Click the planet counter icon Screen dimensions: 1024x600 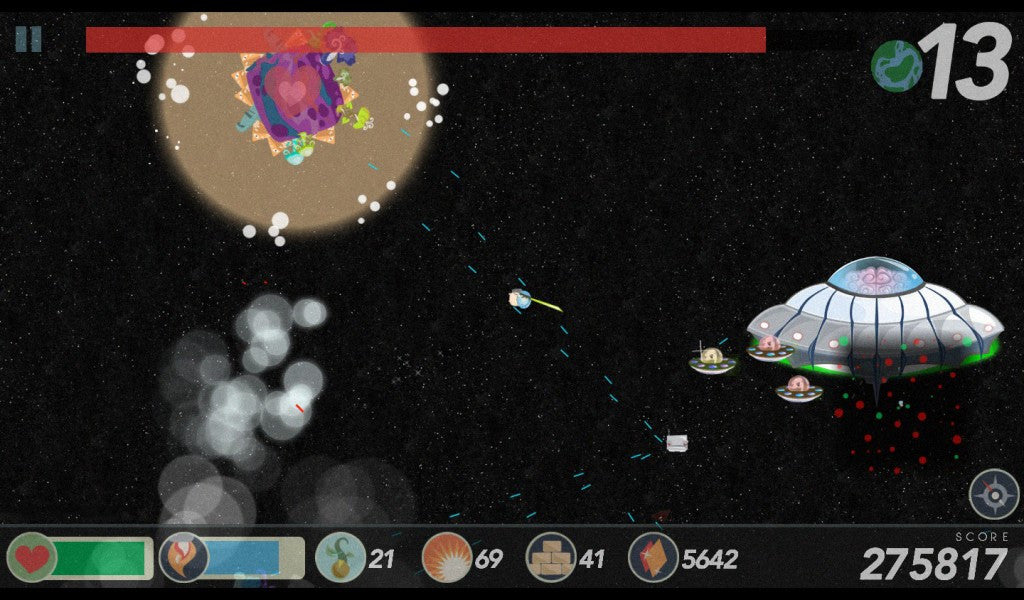(x=896, y=66)
